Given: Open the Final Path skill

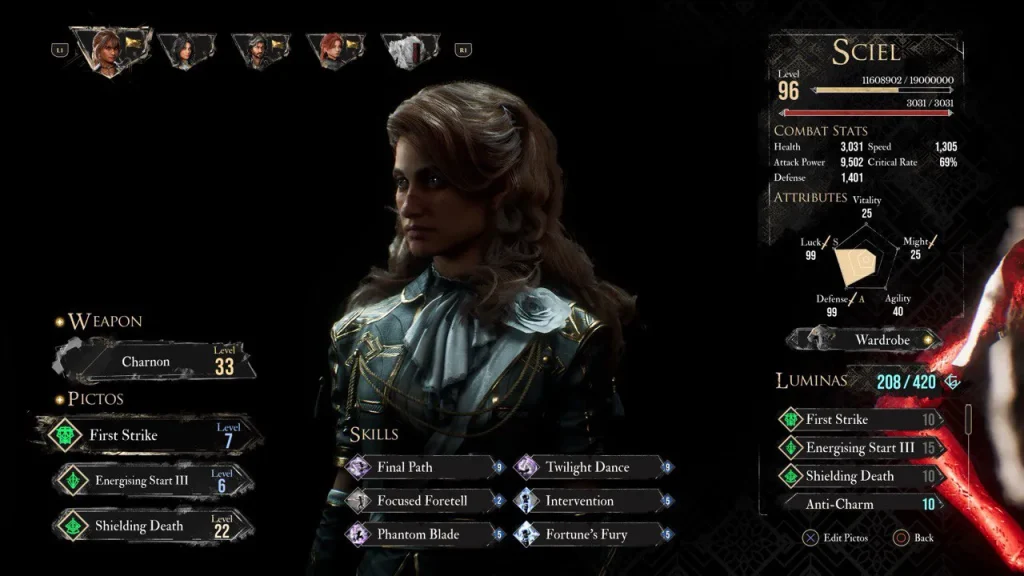Looking at the screenshot, I should tap(420, 467).
